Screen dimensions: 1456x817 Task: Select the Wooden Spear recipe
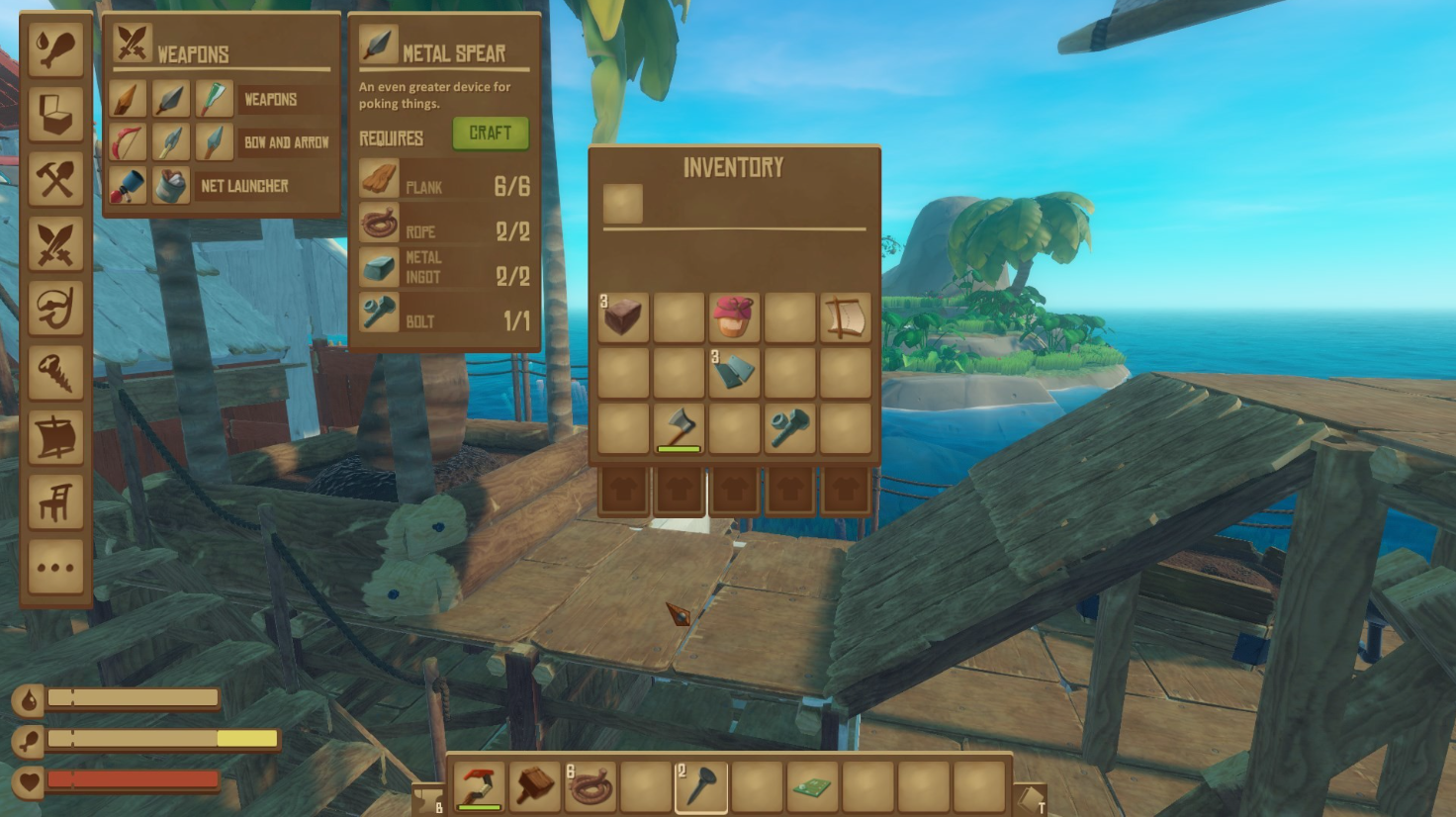point(128,98)
